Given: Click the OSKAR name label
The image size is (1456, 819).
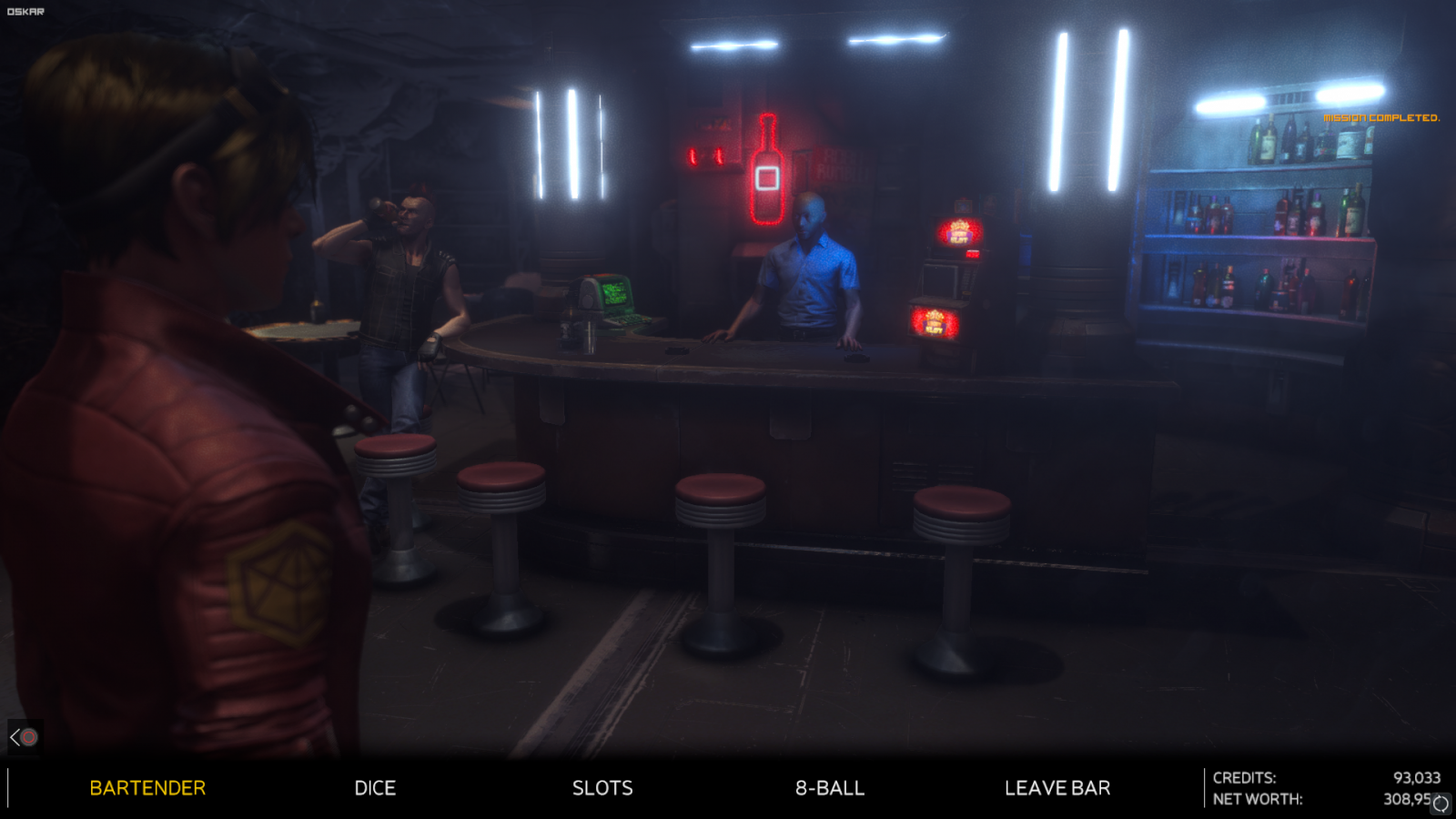Looking at the screenshot, I should [24, 11].
